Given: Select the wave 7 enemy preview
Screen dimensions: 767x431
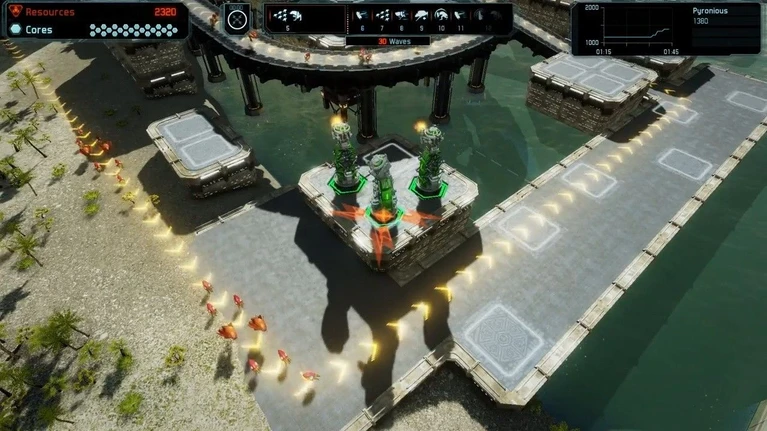Looking at the screenshot, I should pos(381,17).
